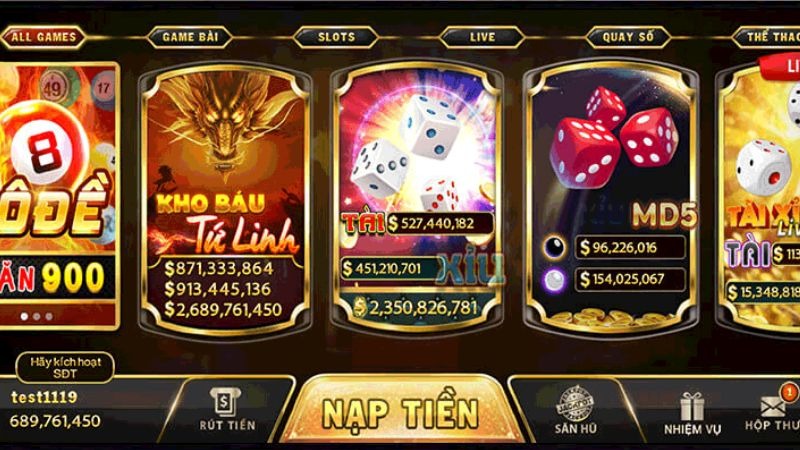Screen dimensions: 800x450
Task: Open the Rút Tiền withdraw option
Action: point(227,410)
